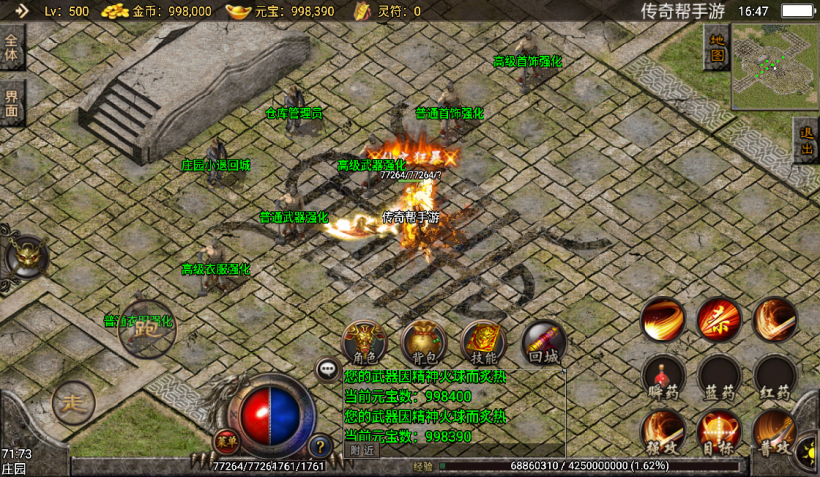Trigger the 强攻 forced attack button
820x477 pixels.
click(662, 432)
